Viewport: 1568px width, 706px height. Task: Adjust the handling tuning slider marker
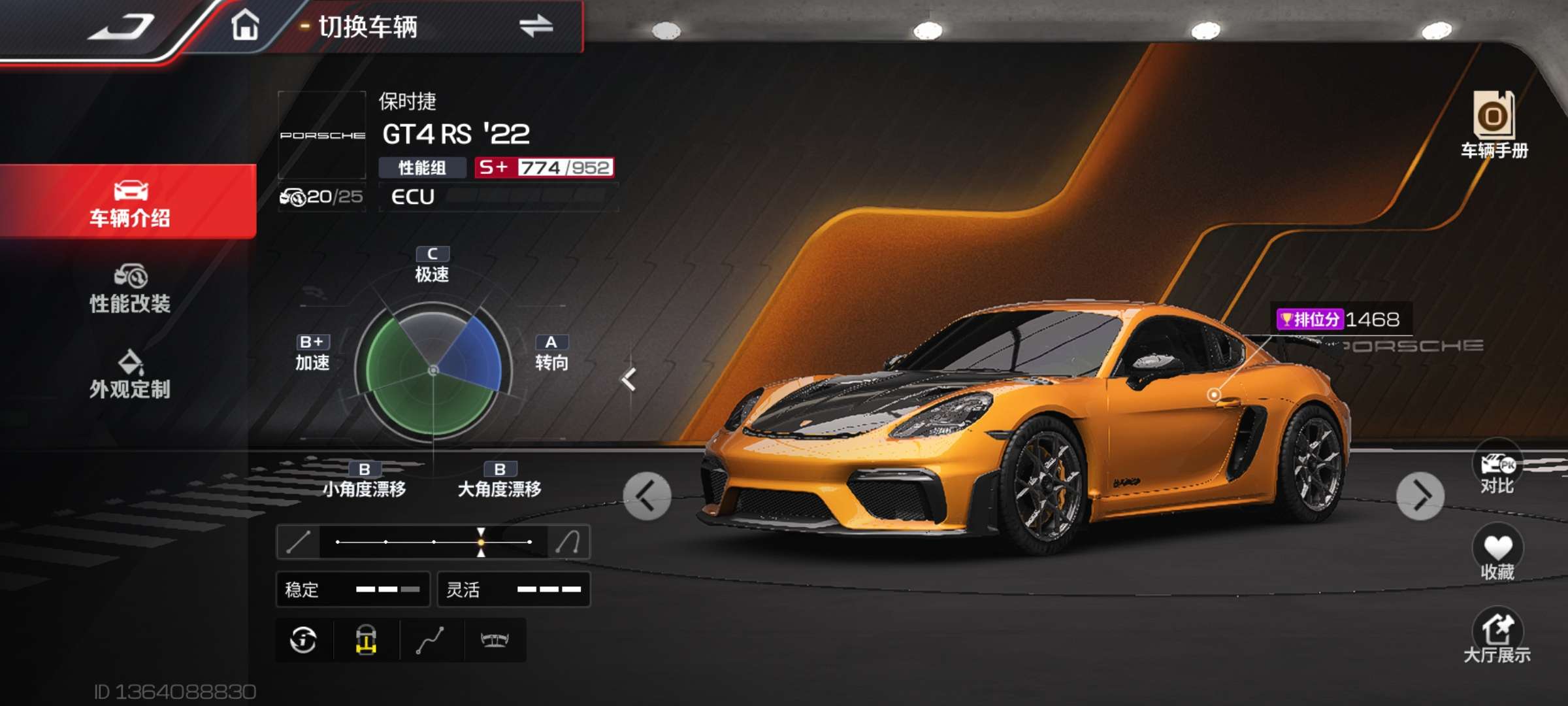point(481,542)
